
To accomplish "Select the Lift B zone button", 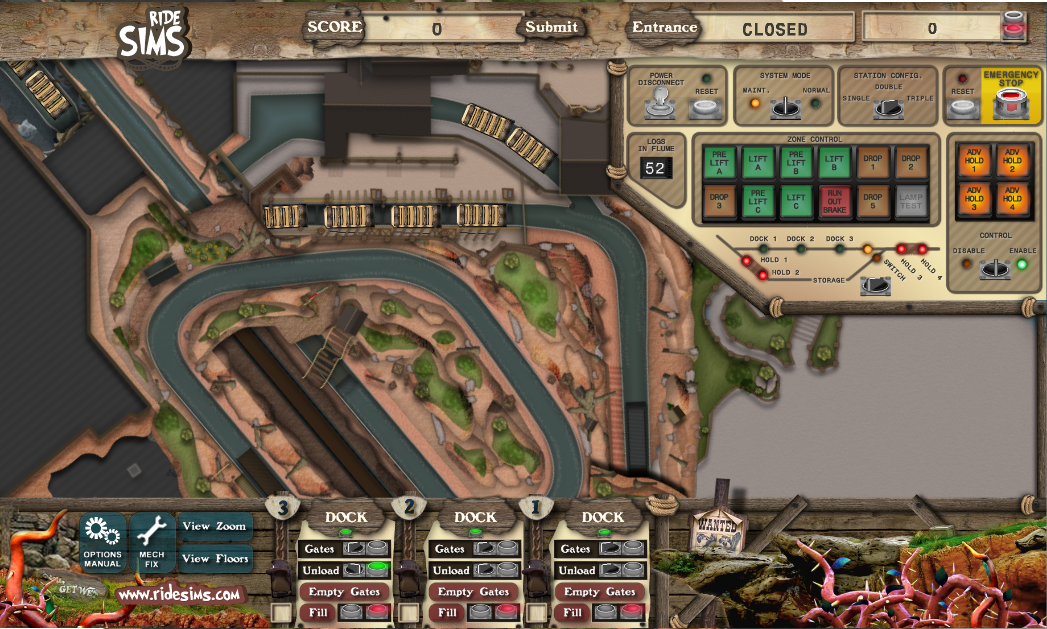I will tap(832, 160).
